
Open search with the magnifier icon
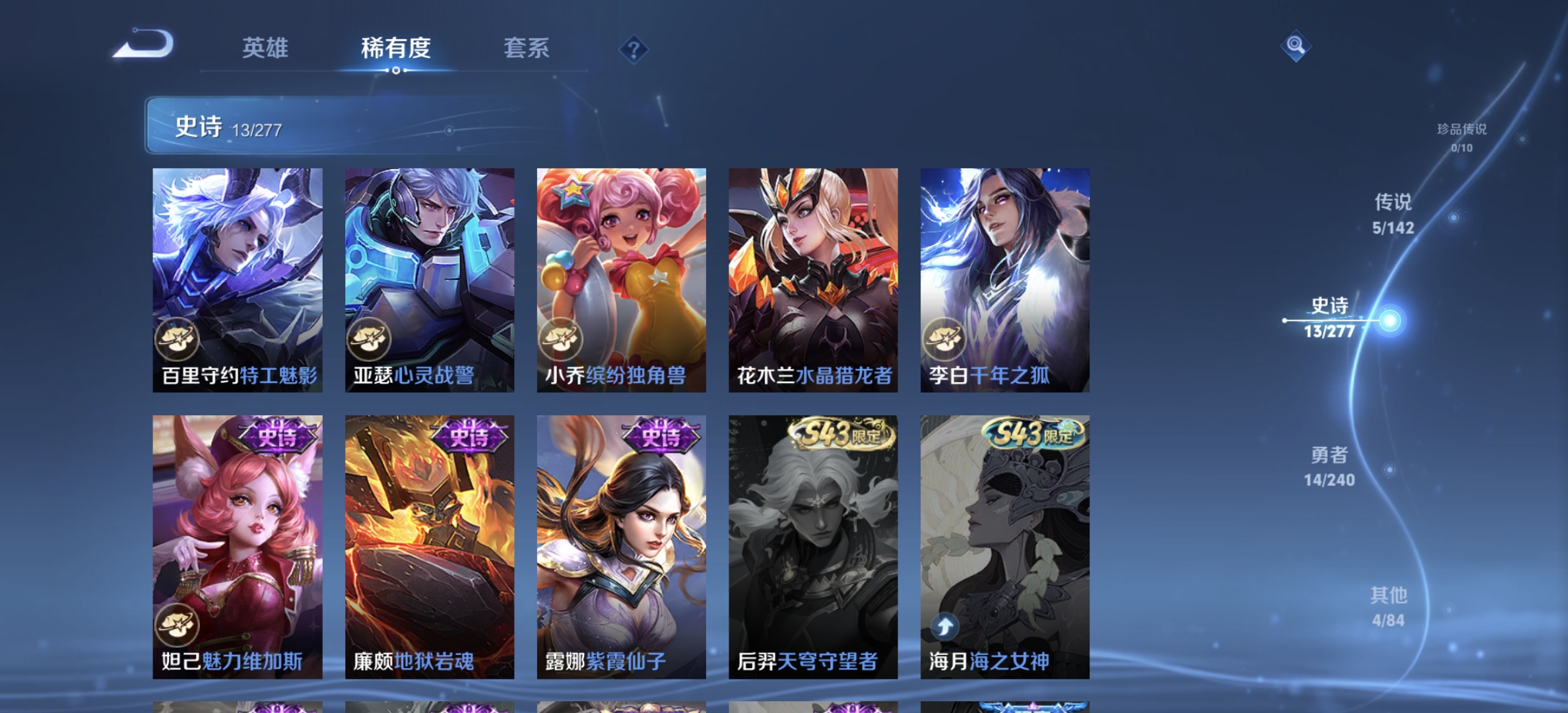(x=1295, y=45)
